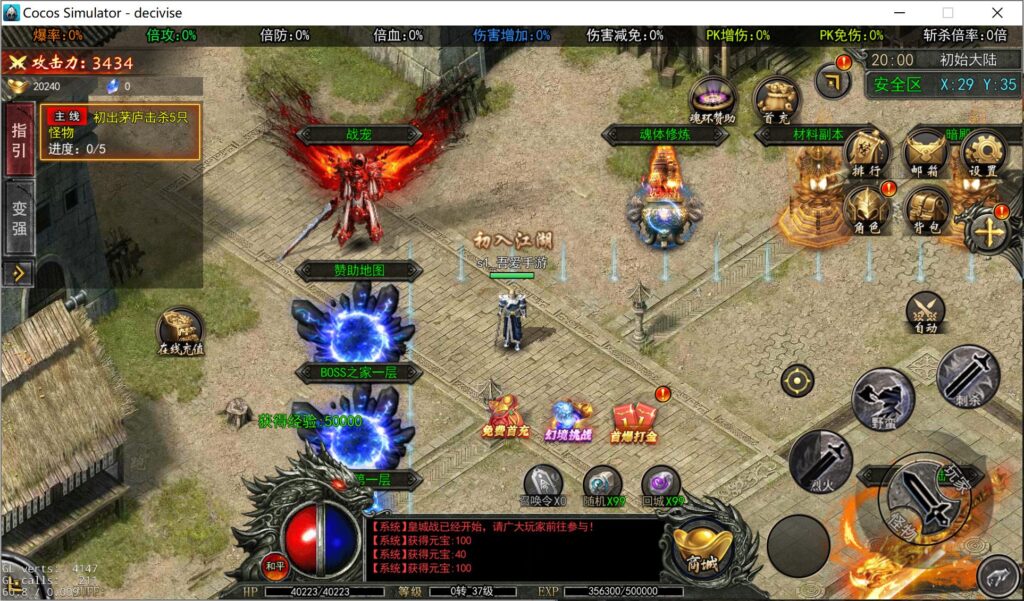Activate the 野蛮 charge skill
The height and width of the screenshot is (601, 1024).
coord(882,398)
